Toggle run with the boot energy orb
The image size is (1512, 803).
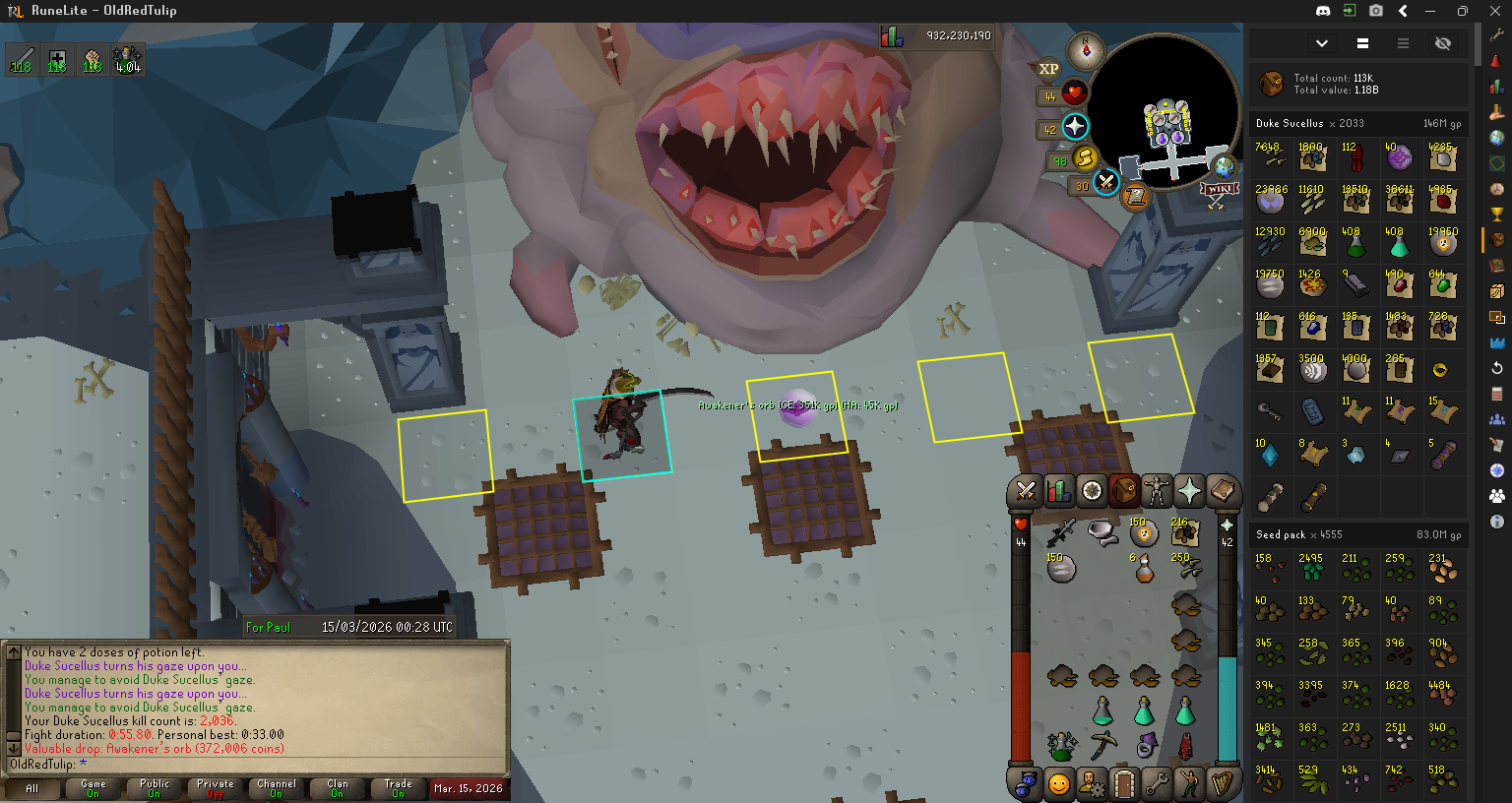tap(1085, 158)
